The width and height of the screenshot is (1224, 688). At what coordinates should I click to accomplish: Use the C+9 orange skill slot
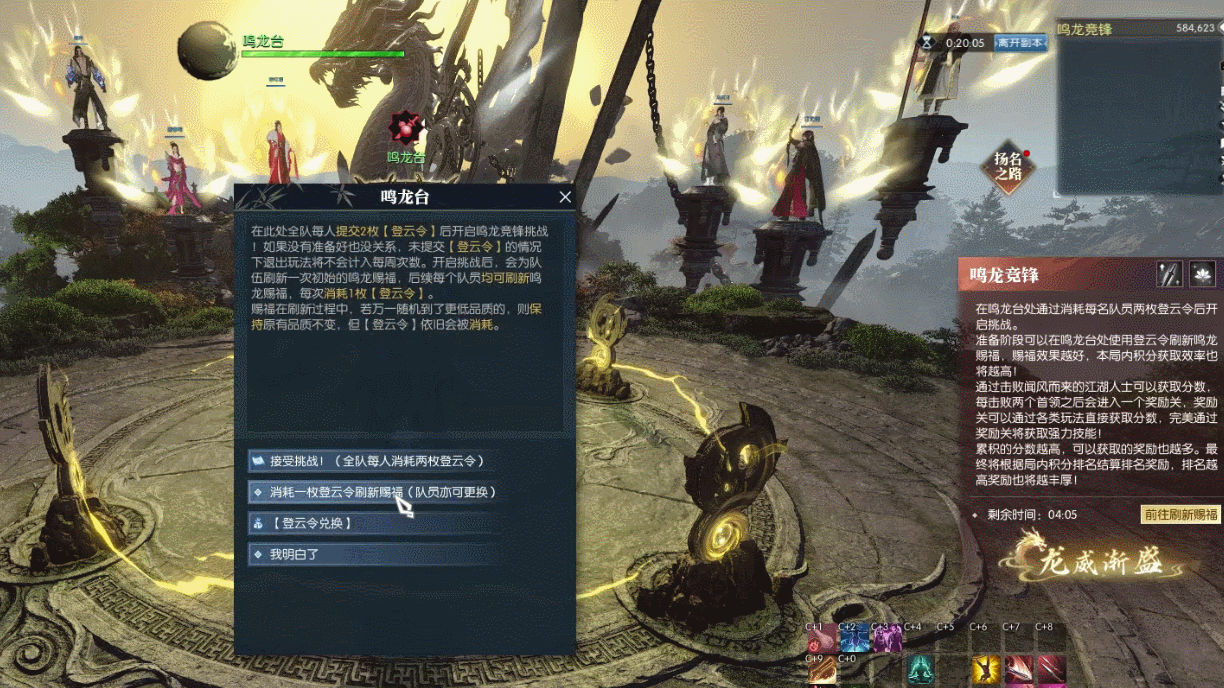(x=822, y=671)
